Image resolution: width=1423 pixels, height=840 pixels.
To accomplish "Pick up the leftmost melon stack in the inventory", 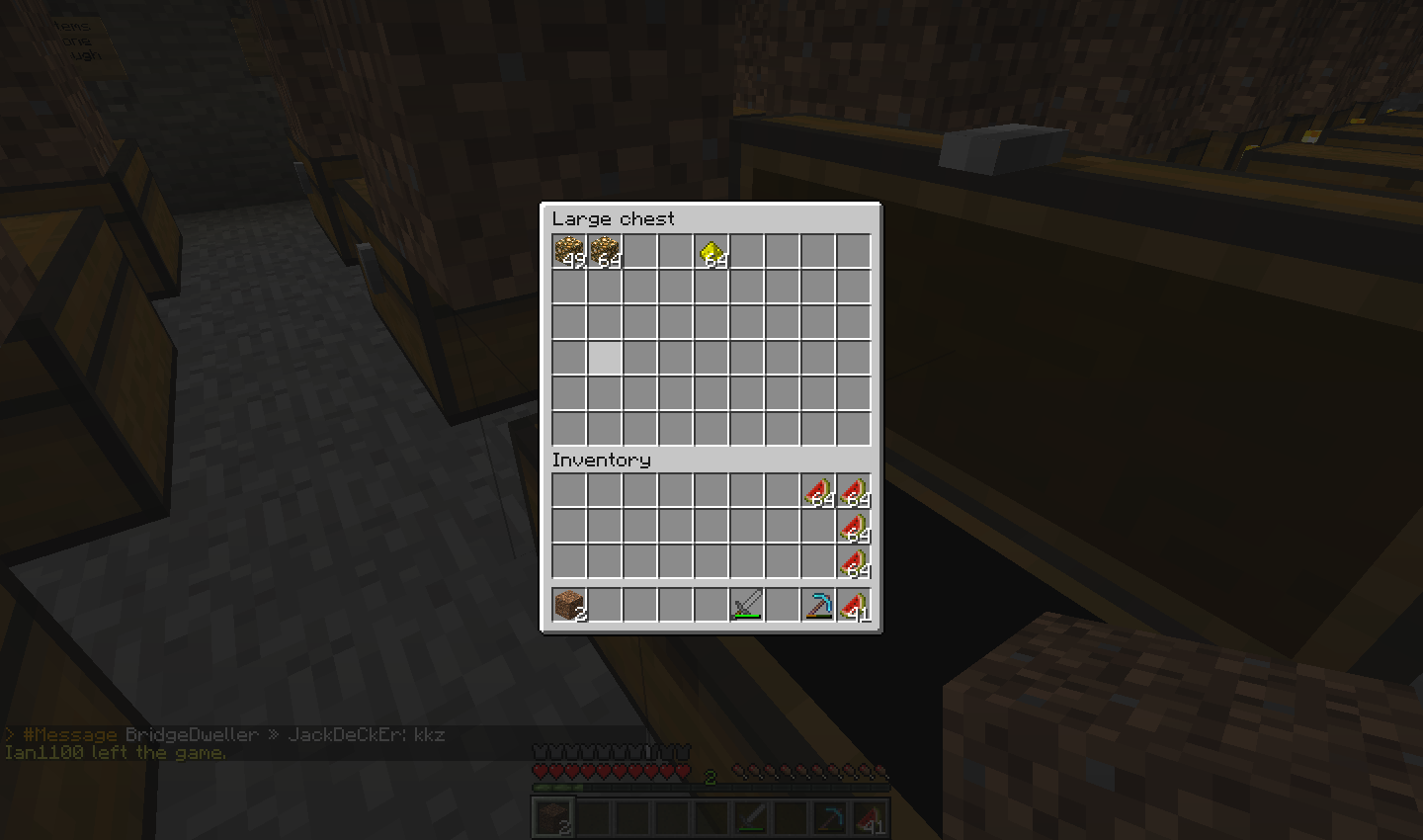I will click(x=817, y=497).
